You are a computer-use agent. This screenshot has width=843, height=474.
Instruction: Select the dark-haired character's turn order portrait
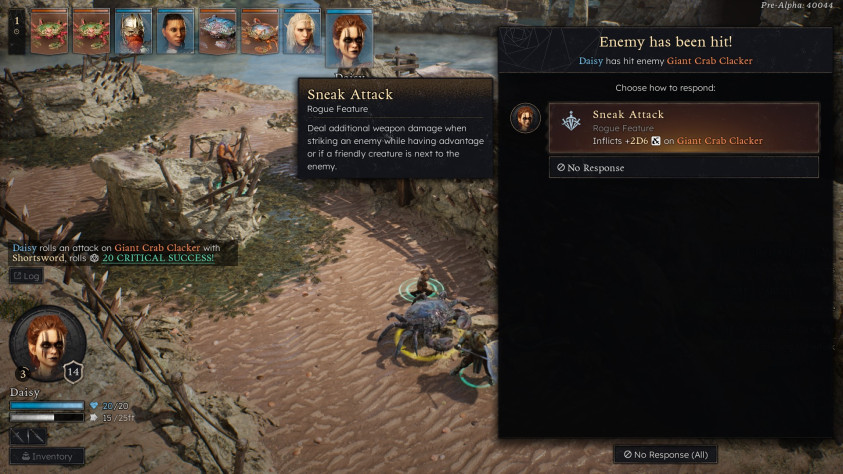175,32
